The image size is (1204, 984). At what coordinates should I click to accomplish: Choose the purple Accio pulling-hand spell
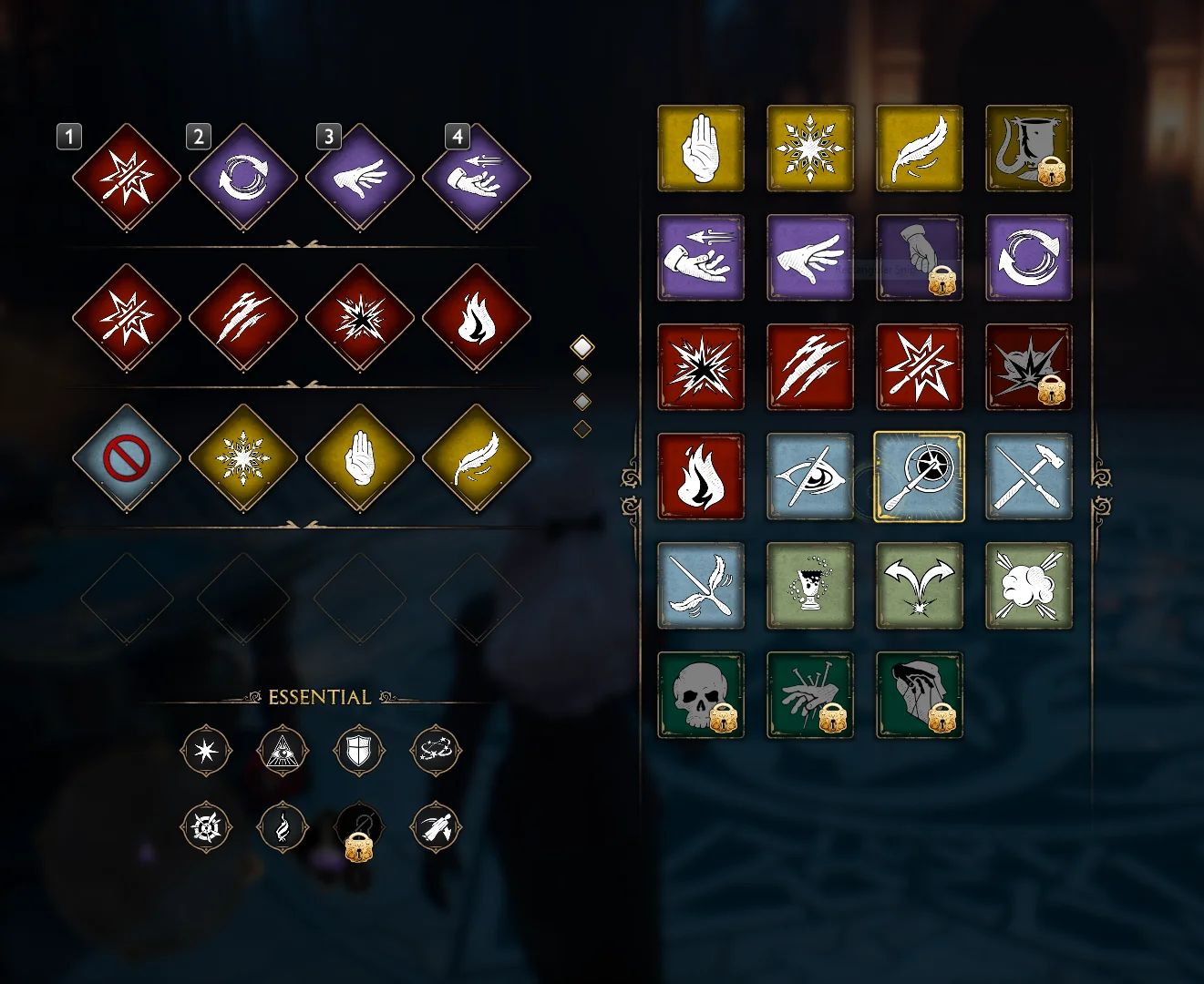(701, 258)
